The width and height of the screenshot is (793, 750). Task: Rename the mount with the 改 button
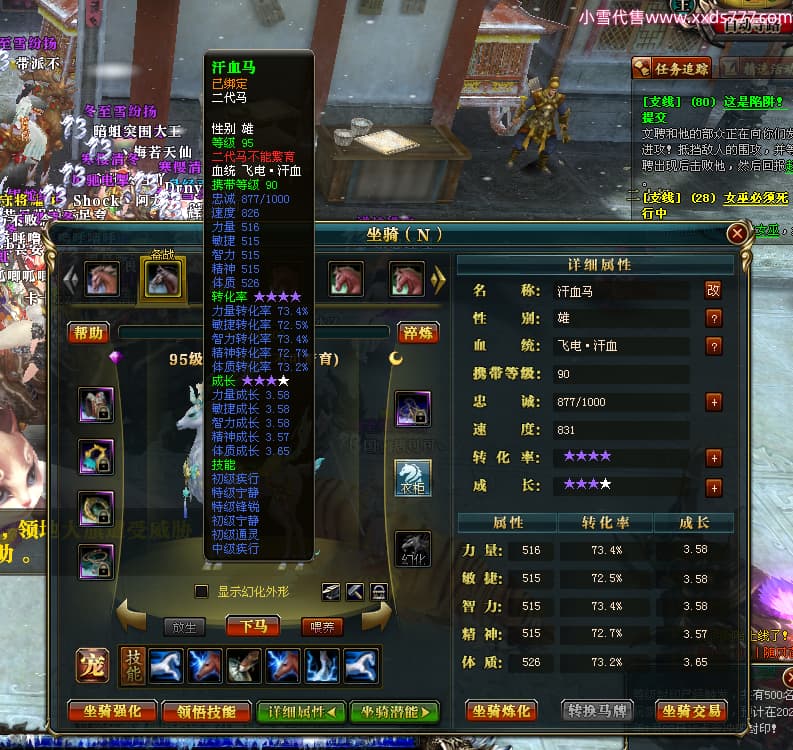(x=713, y=290)
